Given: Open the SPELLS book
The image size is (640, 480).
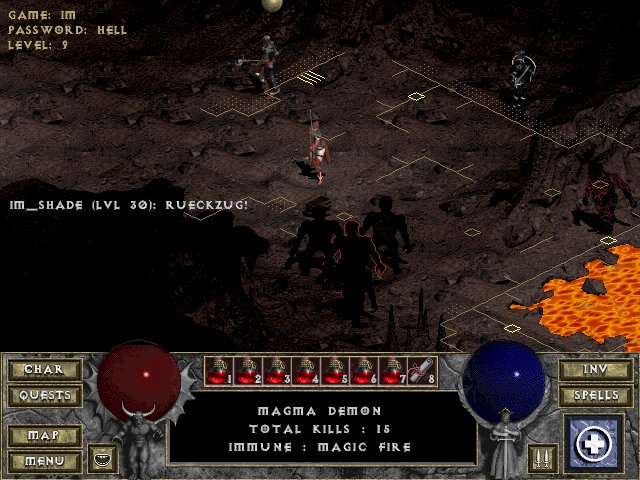Looking at the screenshot, I should coord(595,395).
